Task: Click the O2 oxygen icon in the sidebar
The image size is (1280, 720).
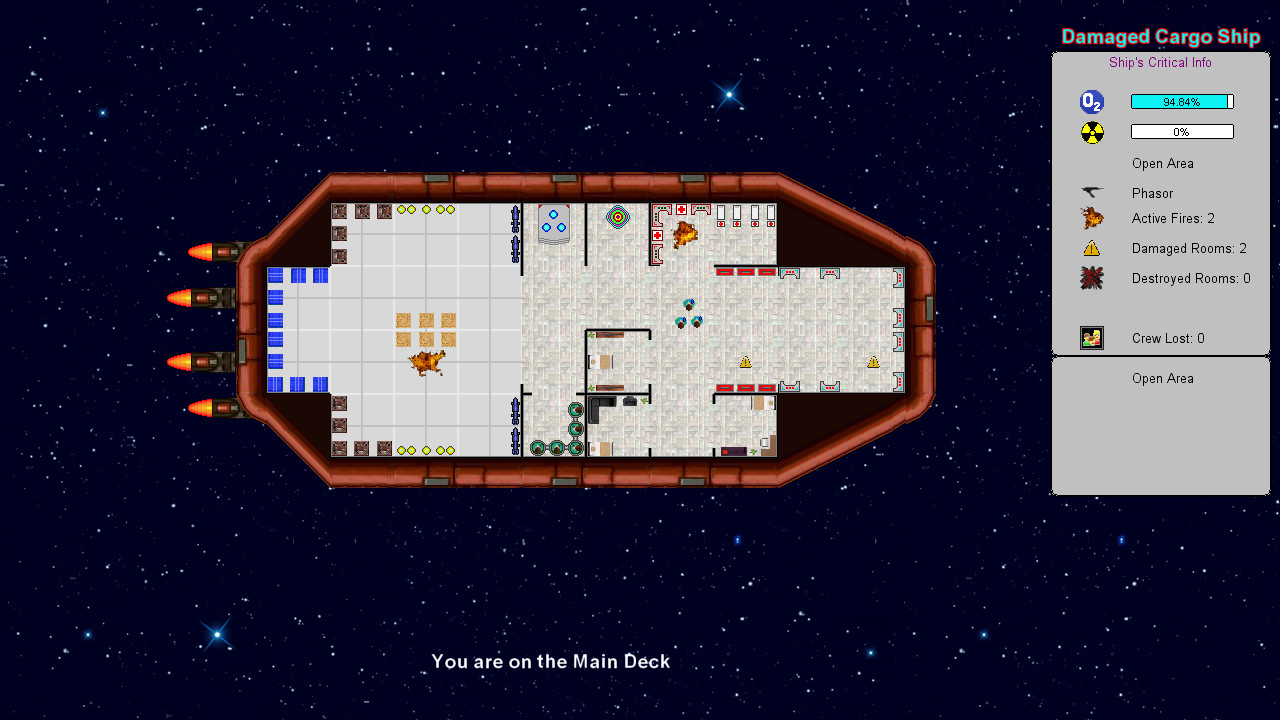Action: (x=1091, y=101)
